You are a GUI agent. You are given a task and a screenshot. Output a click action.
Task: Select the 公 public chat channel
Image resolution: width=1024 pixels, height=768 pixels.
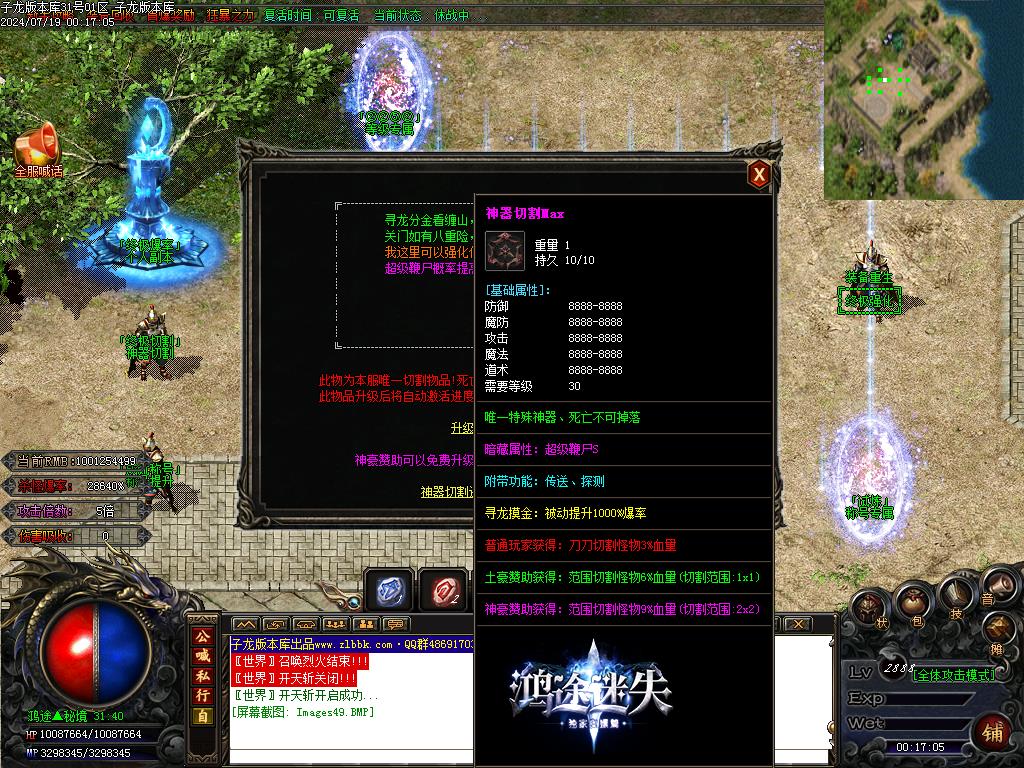(203, 636)
